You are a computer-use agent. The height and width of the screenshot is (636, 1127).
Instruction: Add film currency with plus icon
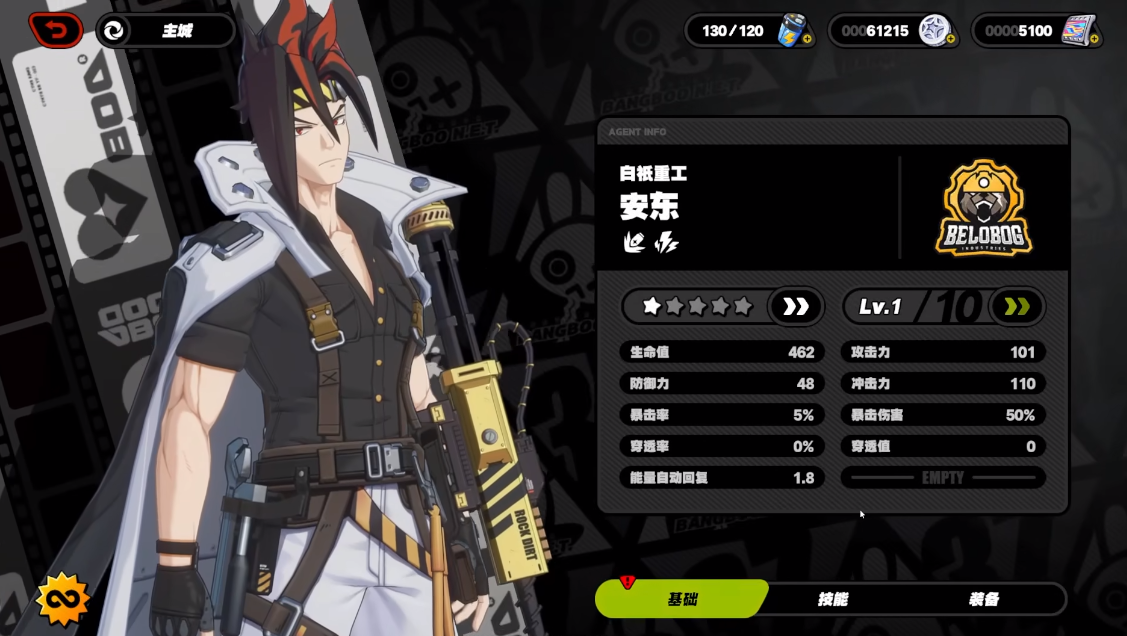[x=1094, y=40]
